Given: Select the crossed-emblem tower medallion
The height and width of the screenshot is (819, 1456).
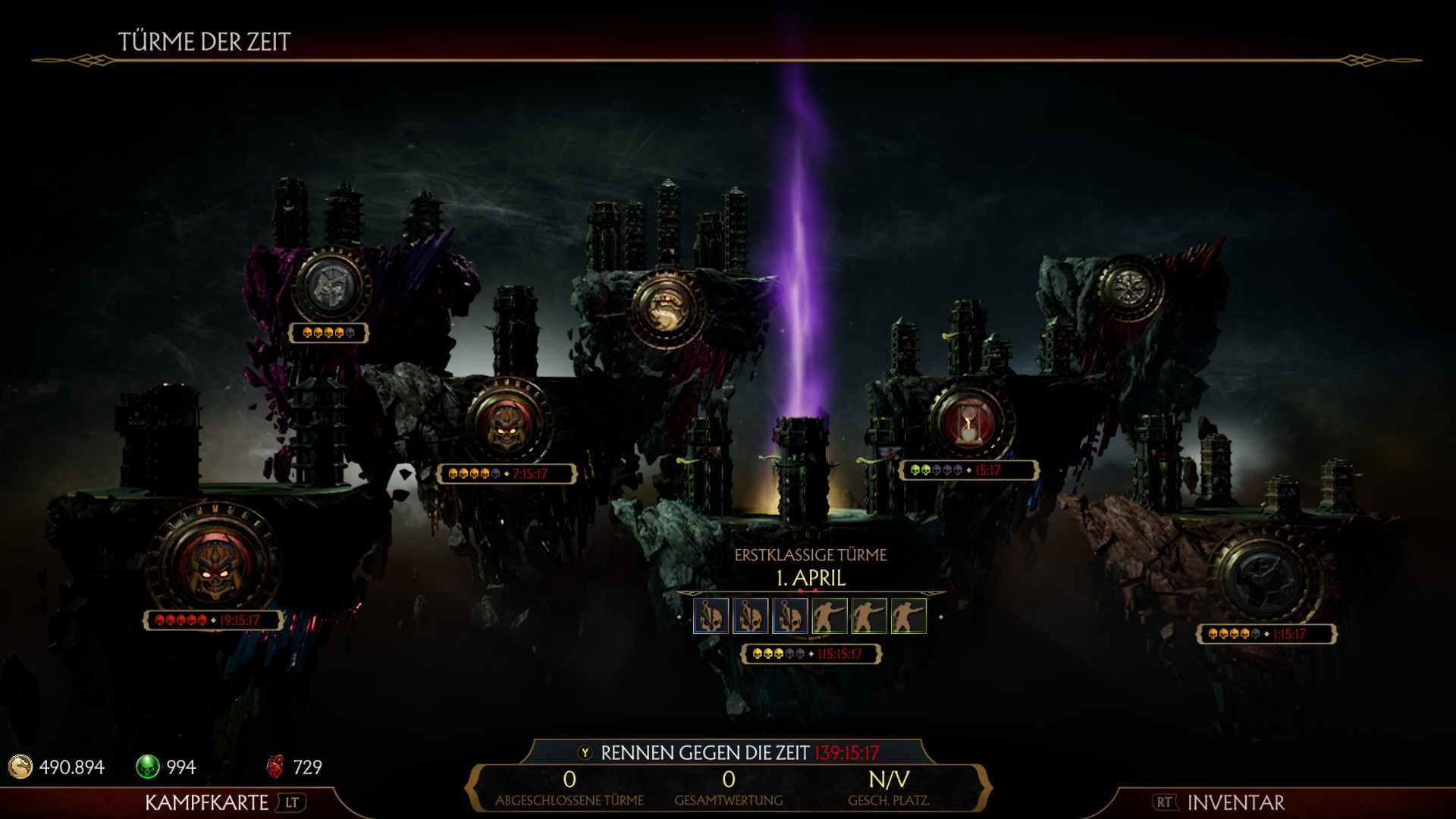Looking at the screenshot, I should pyautogui.click(x=1130, y=287).
